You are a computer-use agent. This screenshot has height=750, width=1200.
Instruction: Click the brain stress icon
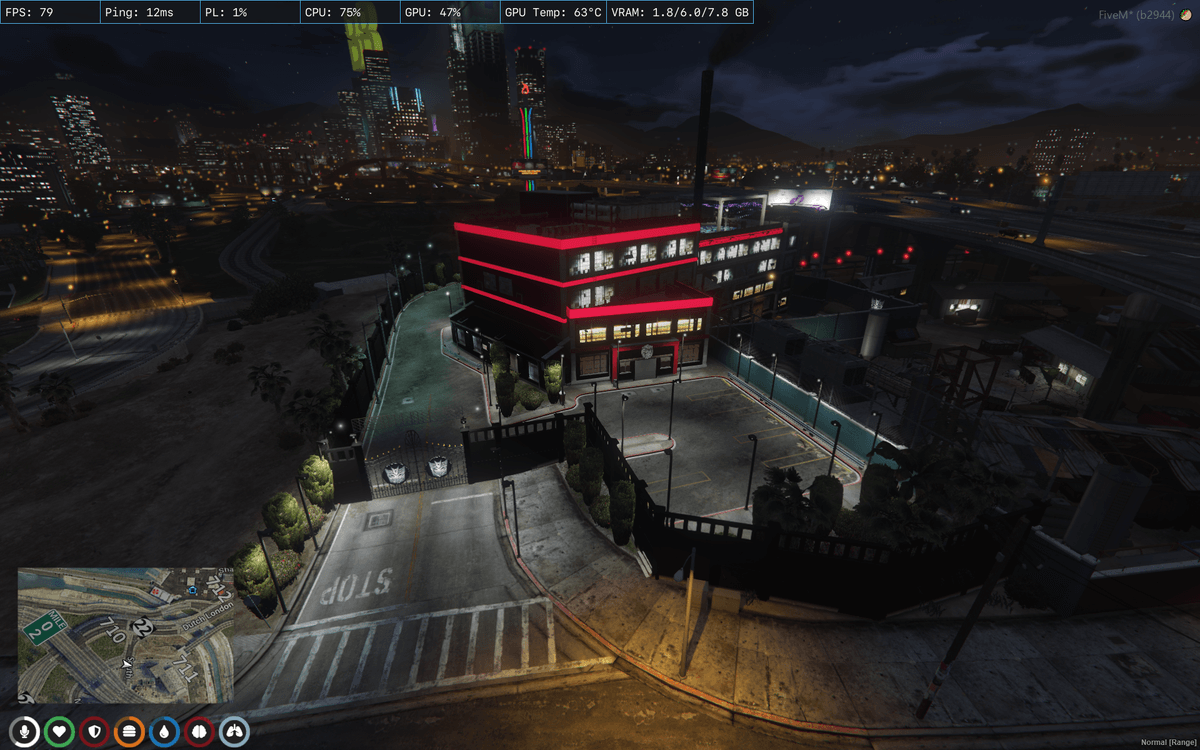tap(199, 732)
